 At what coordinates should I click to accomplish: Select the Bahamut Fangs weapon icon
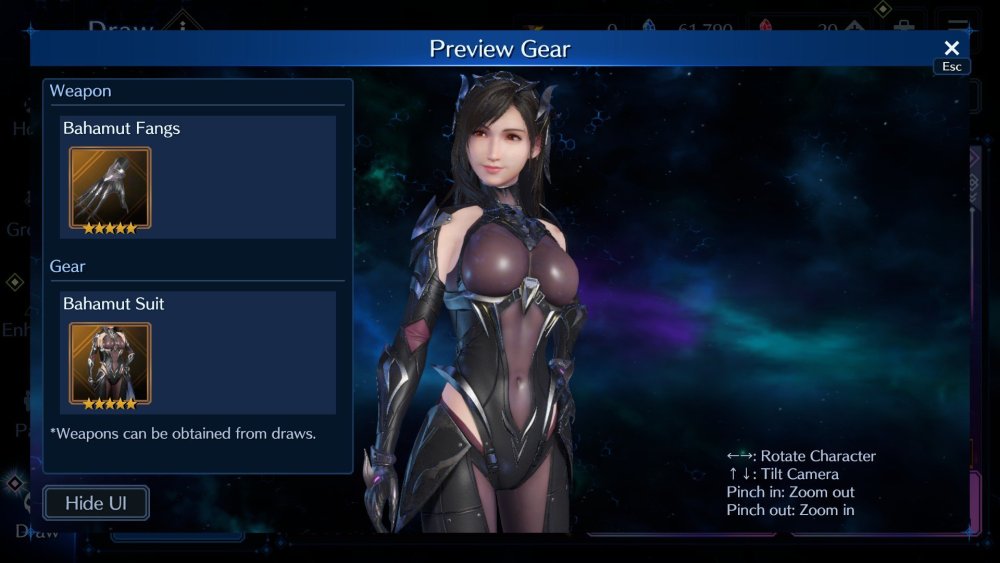tap(110, 189)
